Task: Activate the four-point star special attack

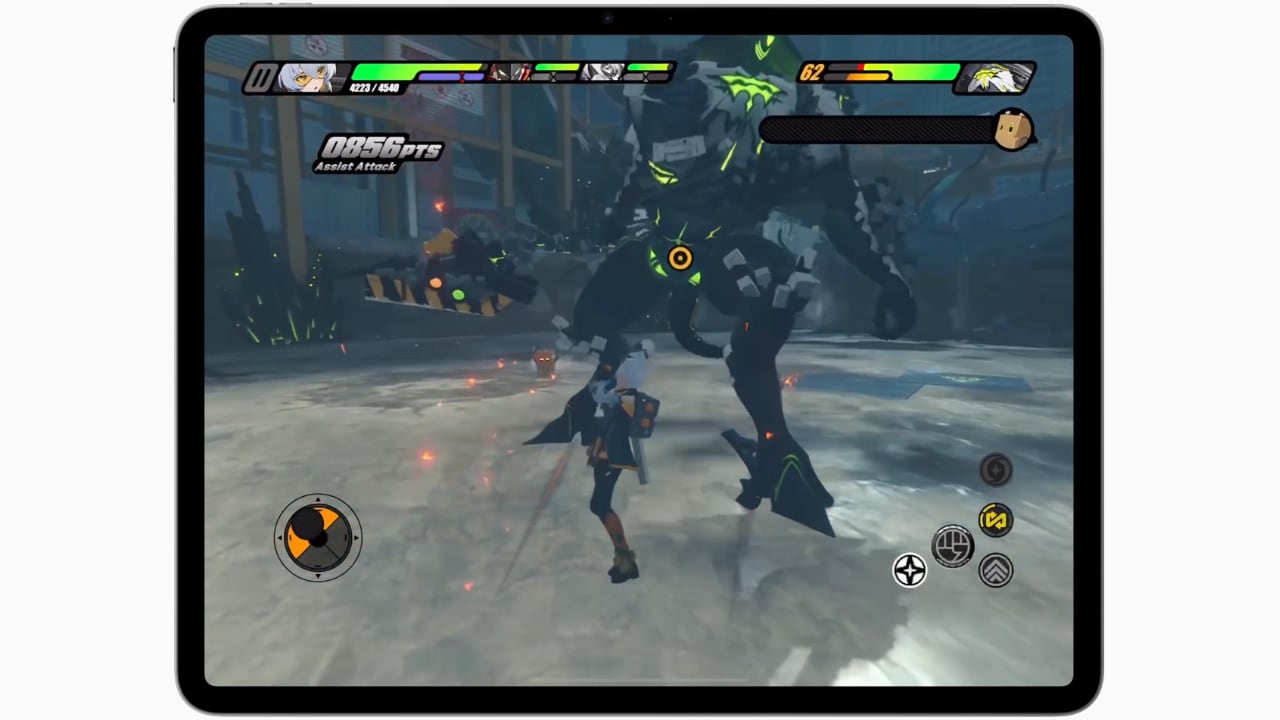Action: click(910, 571)
